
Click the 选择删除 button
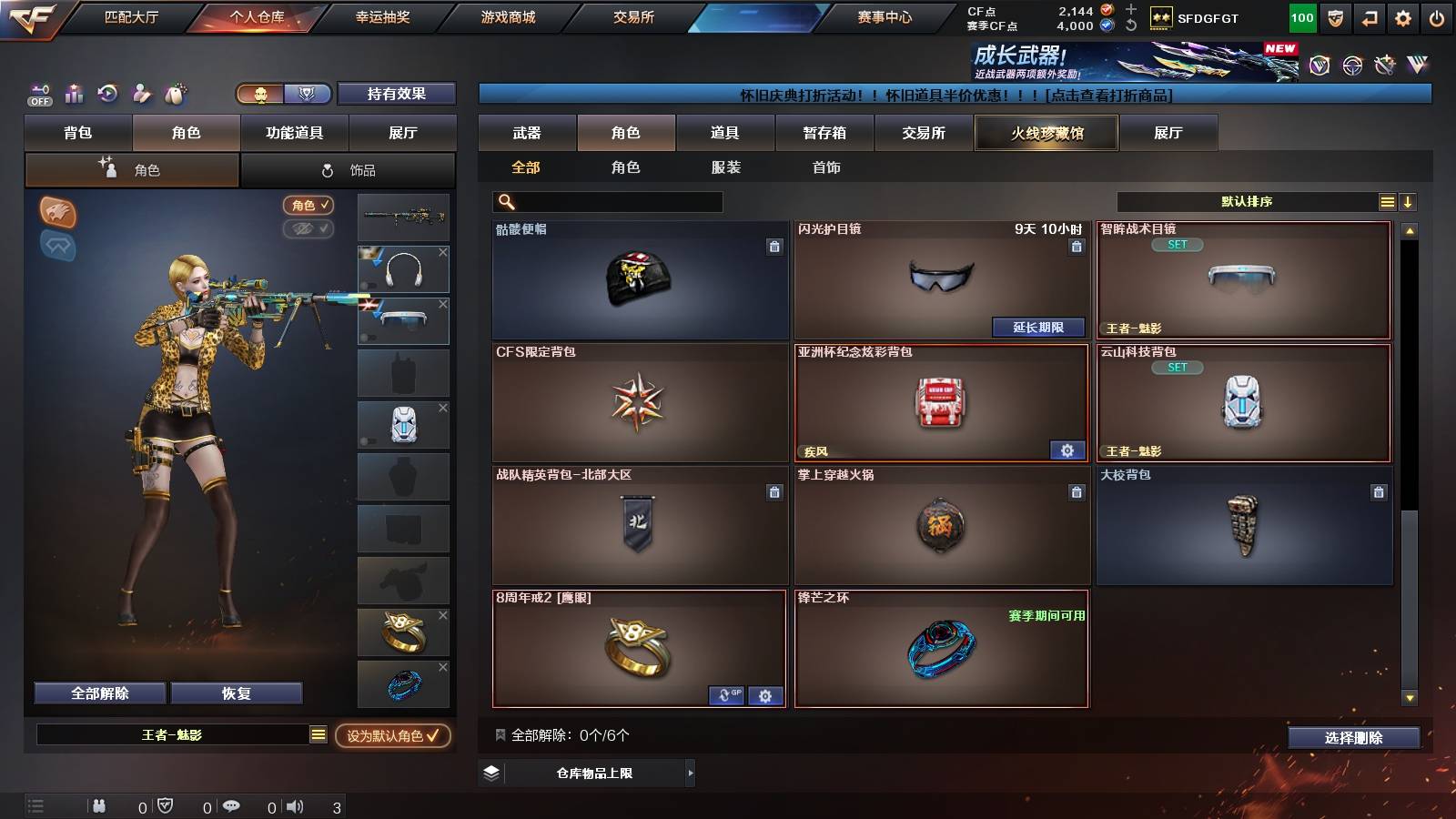pyautogui.click(x=1354, y=738)
